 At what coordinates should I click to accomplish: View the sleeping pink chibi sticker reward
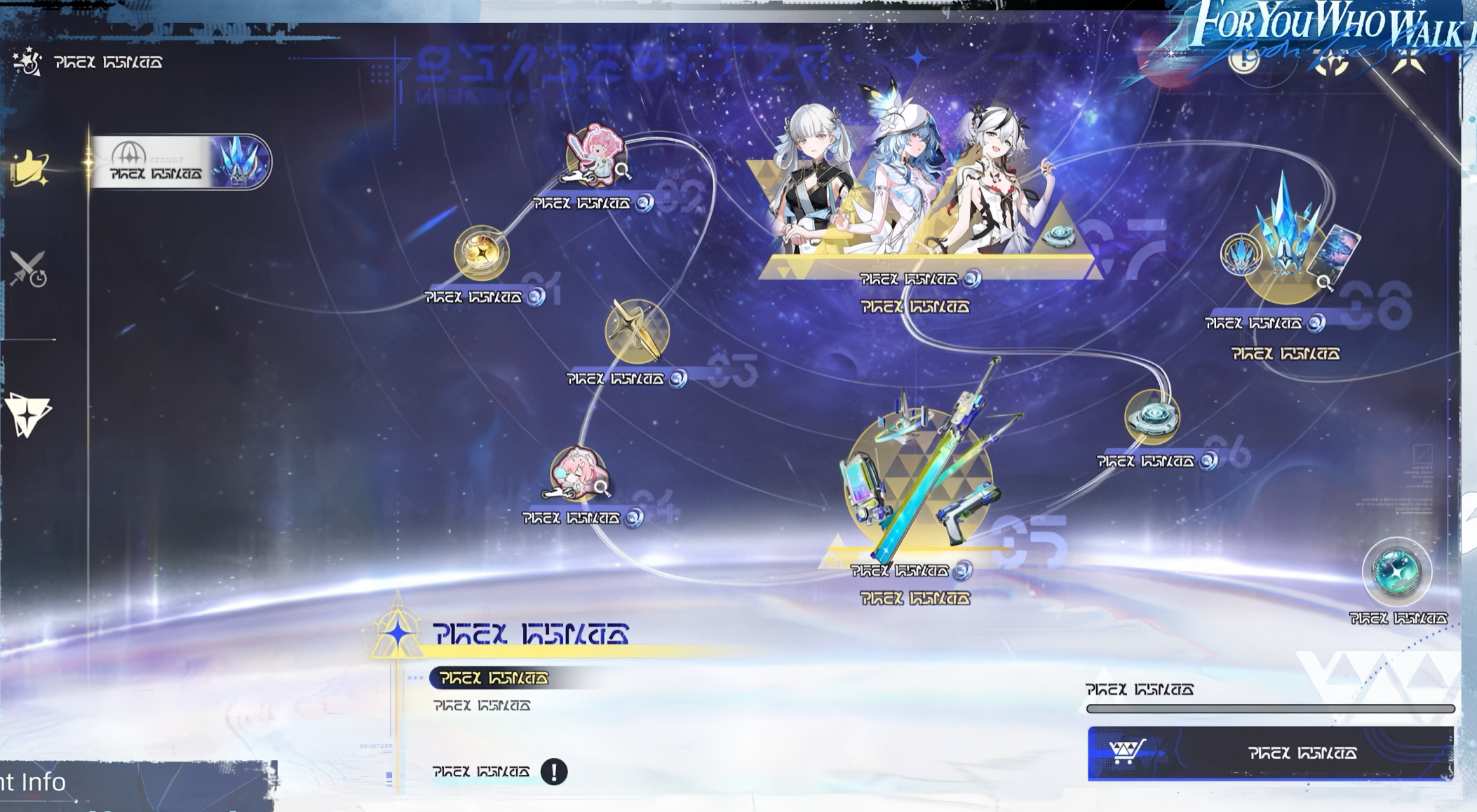coord(579,473)
